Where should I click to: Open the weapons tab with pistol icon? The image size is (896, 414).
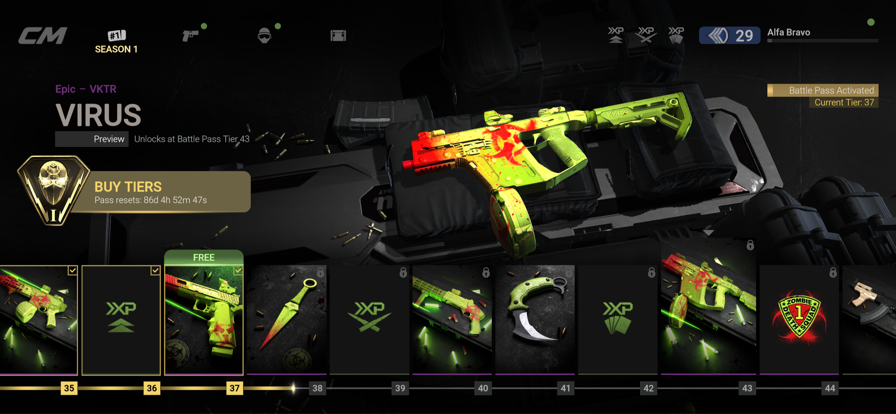pos(190,36)
